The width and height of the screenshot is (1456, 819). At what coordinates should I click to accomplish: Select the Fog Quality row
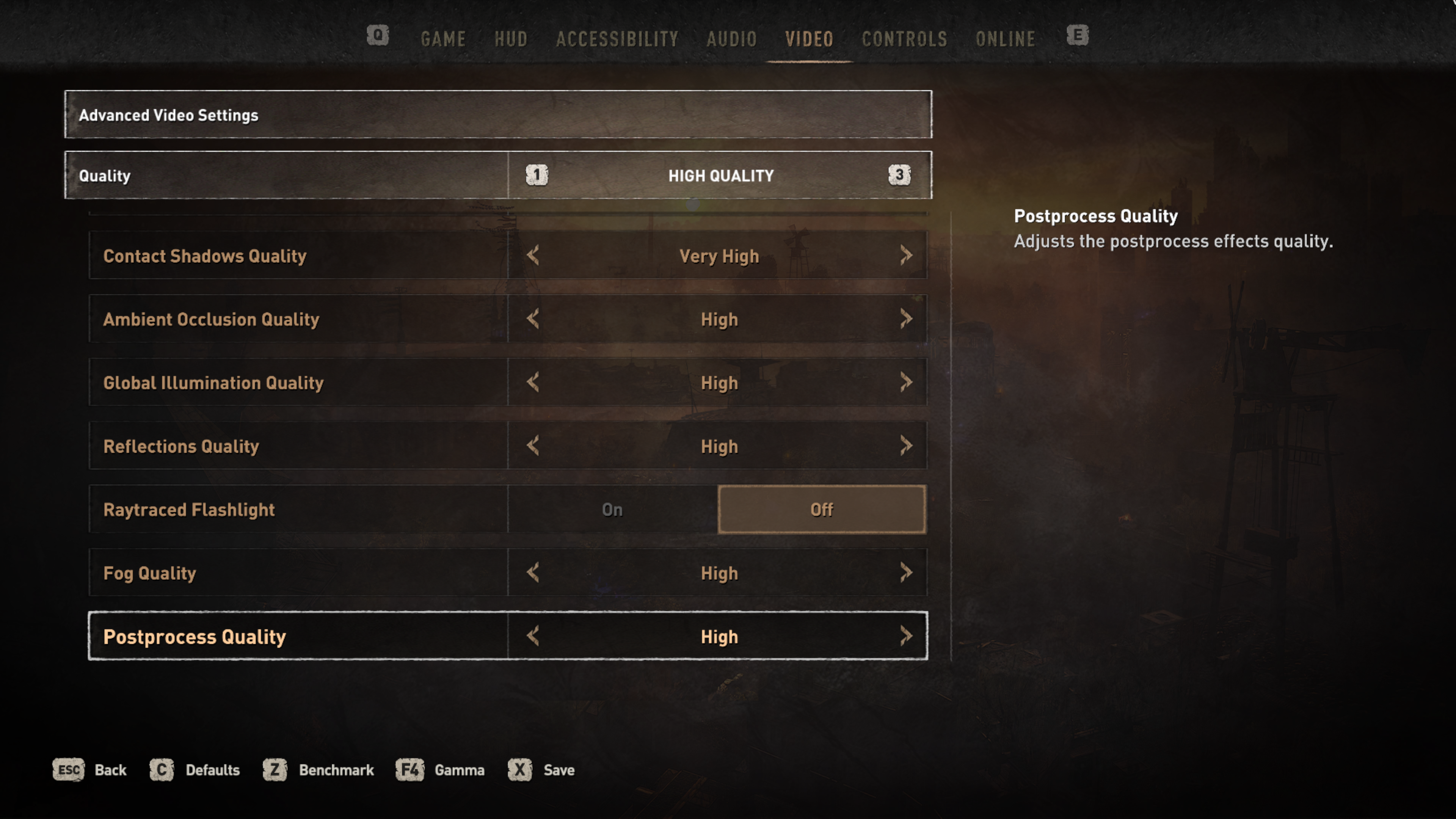(298, 573)
